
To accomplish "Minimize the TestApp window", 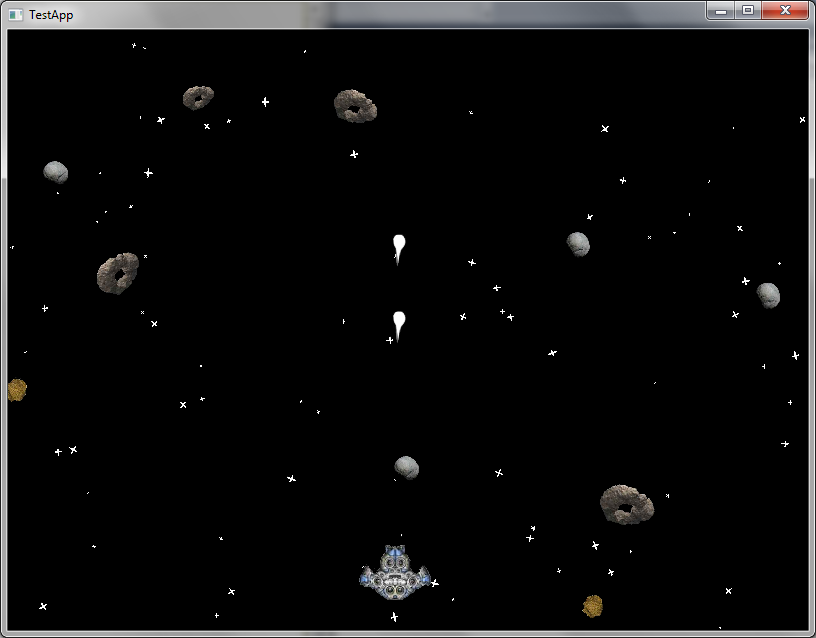I will pyautogui.click(x=720, y=11).
